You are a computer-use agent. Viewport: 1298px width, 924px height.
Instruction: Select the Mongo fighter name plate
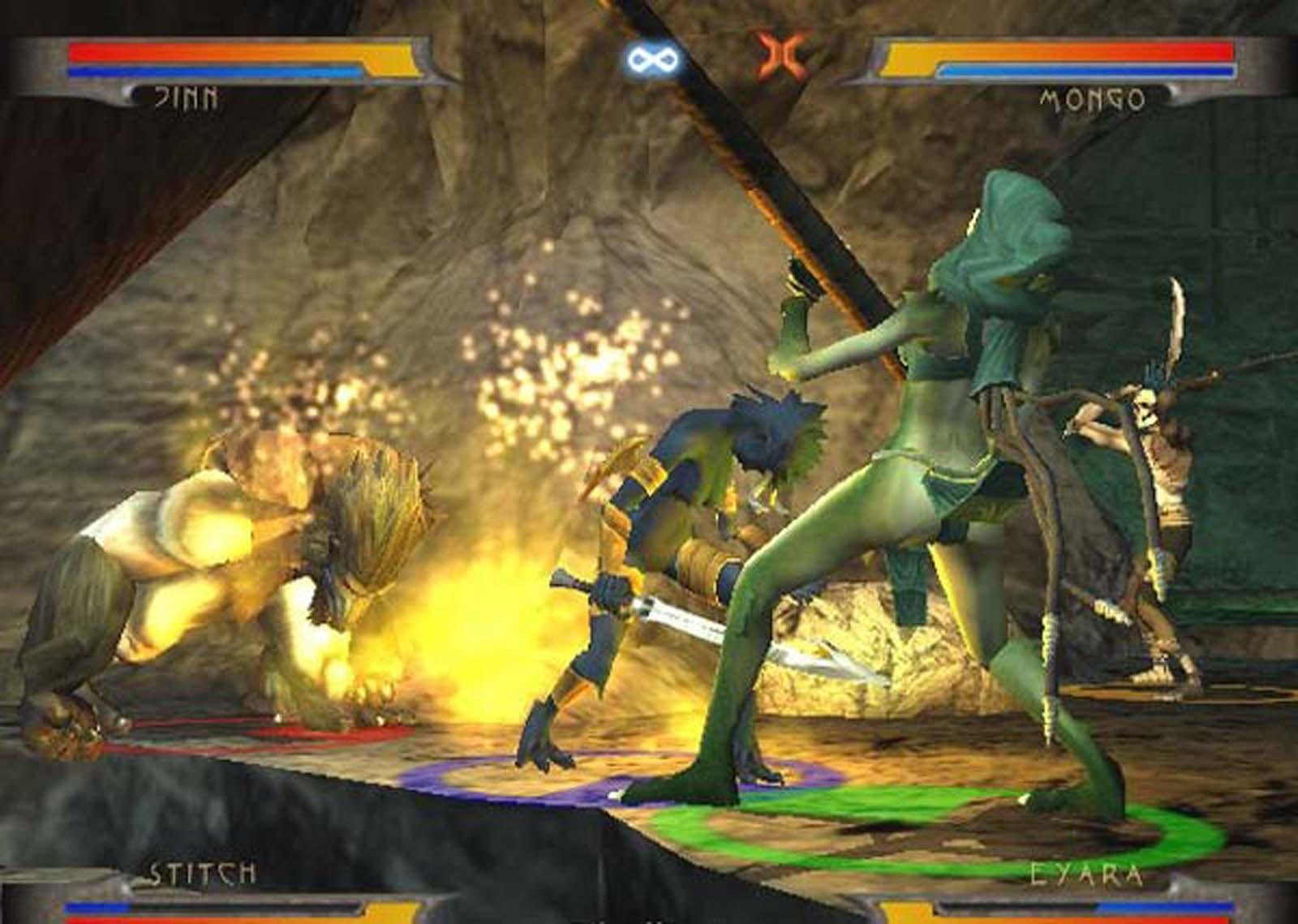click(x=1091, y=100)
